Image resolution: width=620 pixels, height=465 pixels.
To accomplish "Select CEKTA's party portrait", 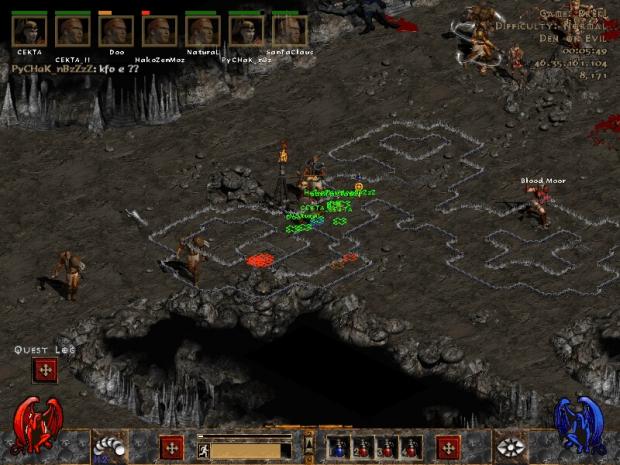I will tap(29, 30).
